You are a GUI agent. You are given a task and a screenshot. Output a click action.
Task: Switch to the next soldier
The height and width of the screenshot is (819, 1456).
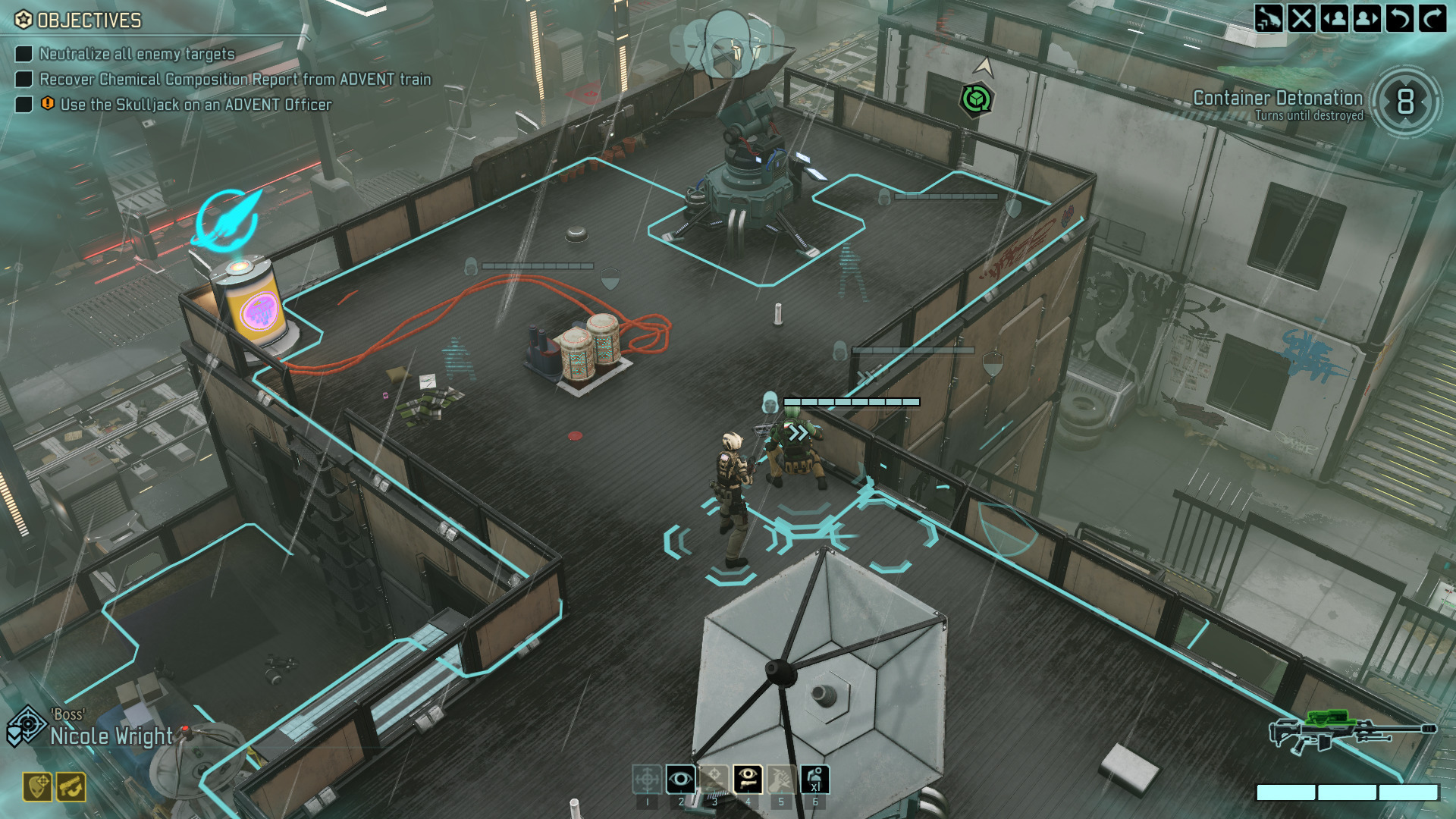click(1367, 17)
